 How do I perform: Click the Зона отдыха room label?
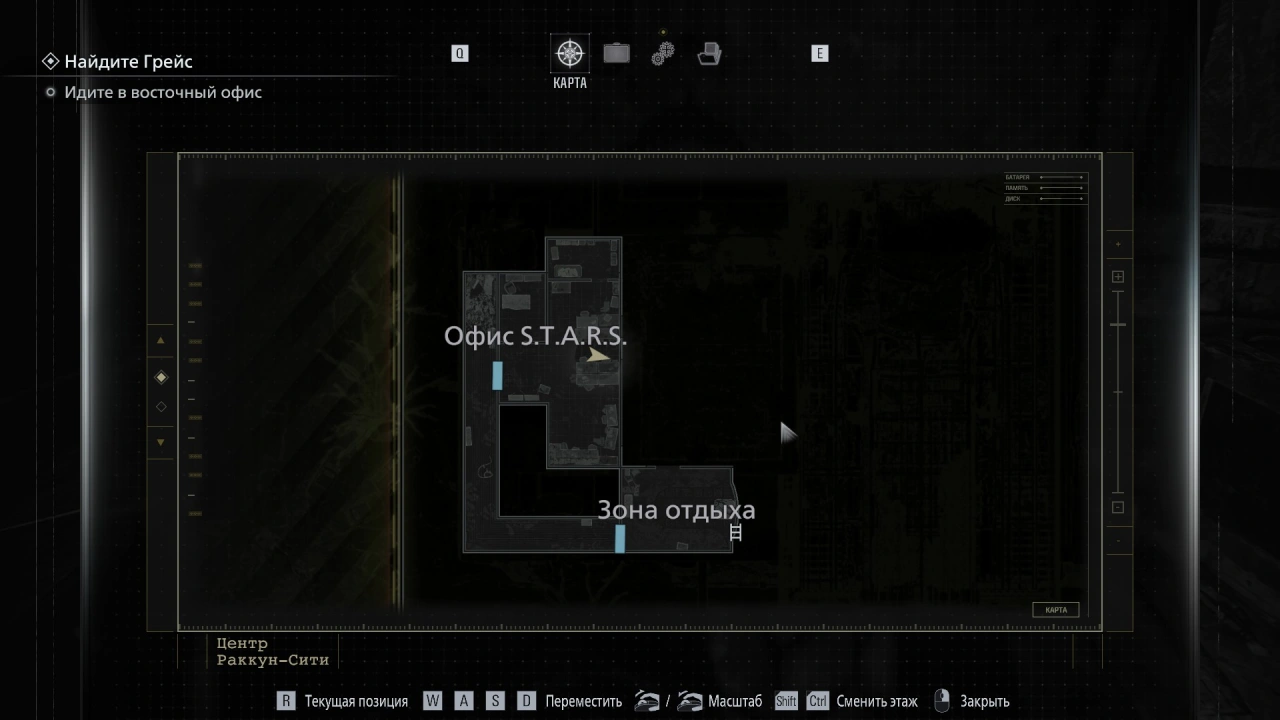676,510
